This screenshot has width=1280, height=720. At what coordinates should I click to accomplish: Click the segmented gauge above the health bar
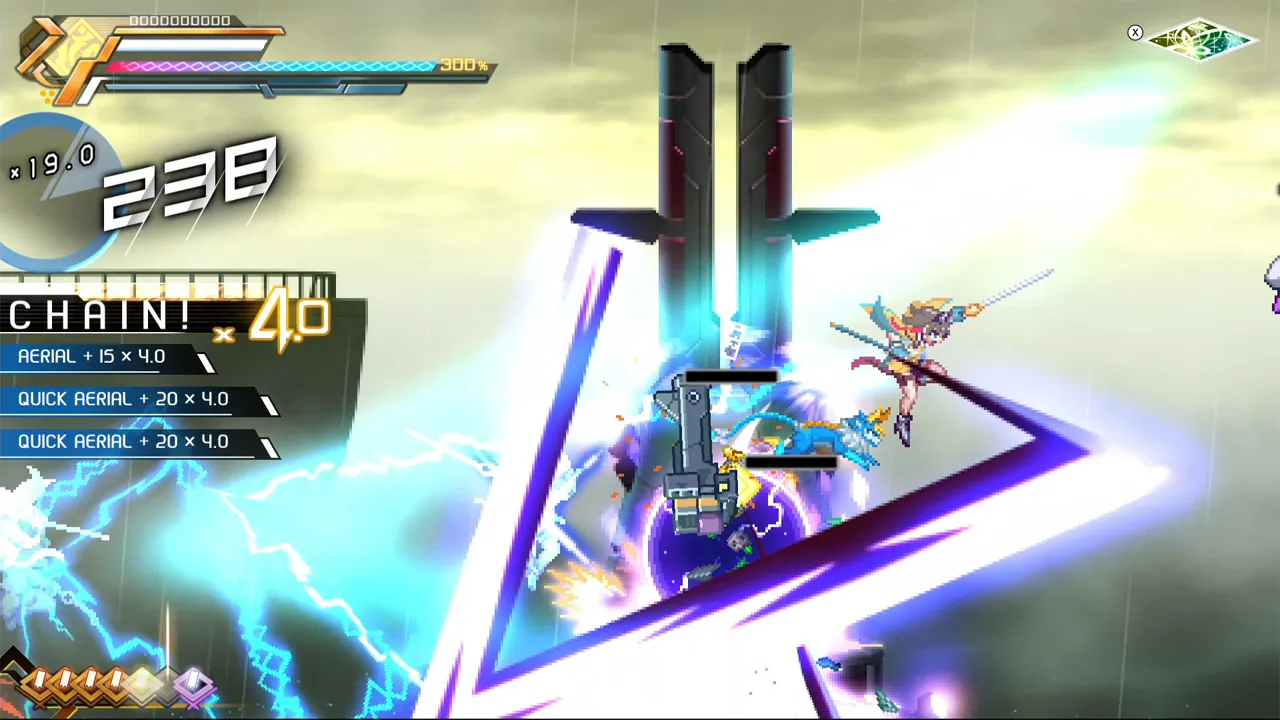180,20
